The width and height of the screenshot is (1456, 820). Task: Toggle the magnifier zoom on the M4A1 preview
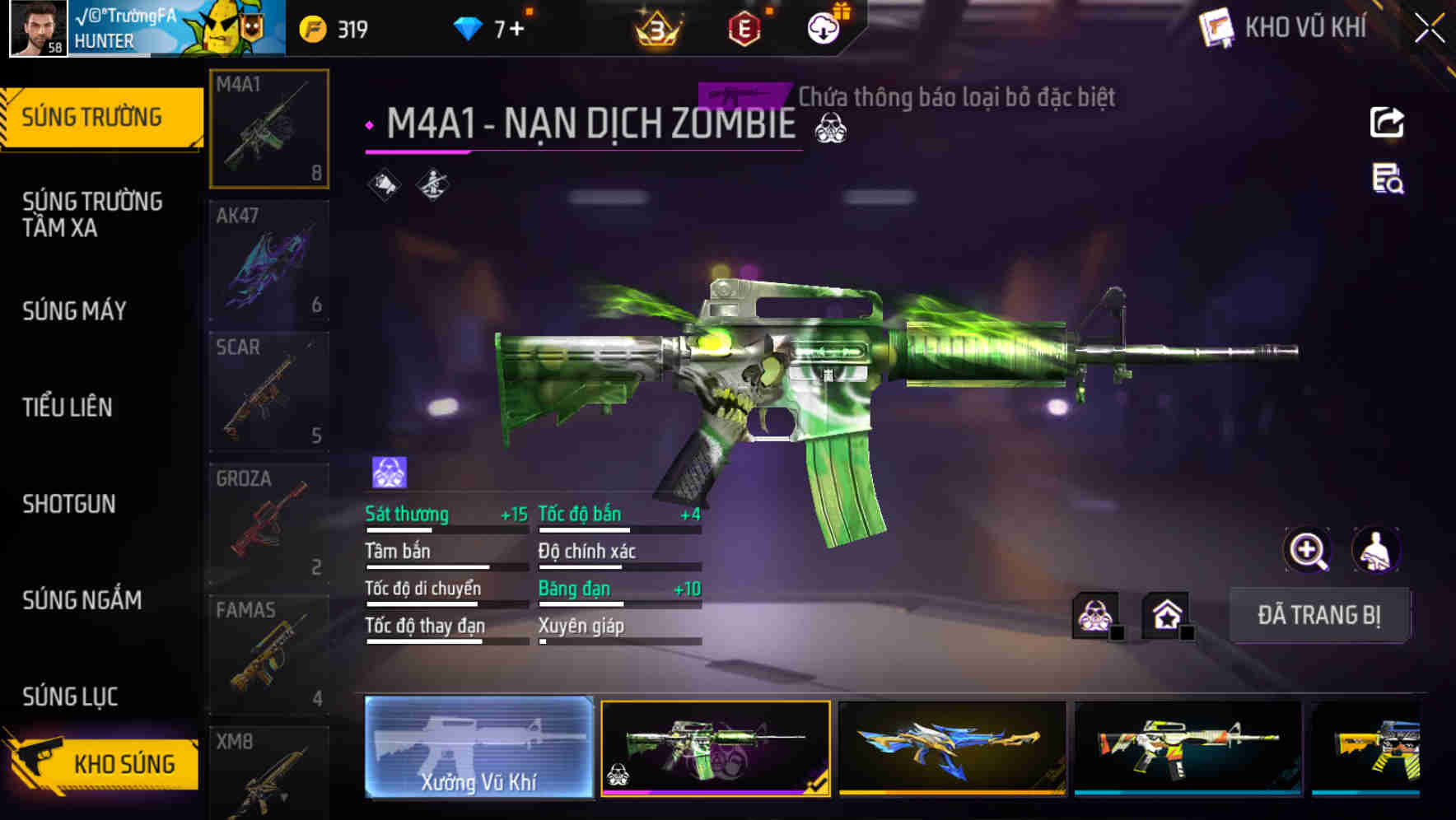tap(1309, 550)
